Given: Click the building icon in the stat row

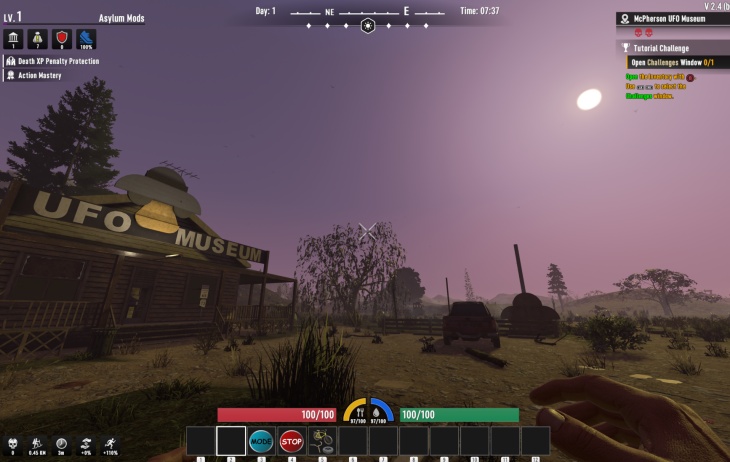Looking at the screenshot, I should [14, 38].
